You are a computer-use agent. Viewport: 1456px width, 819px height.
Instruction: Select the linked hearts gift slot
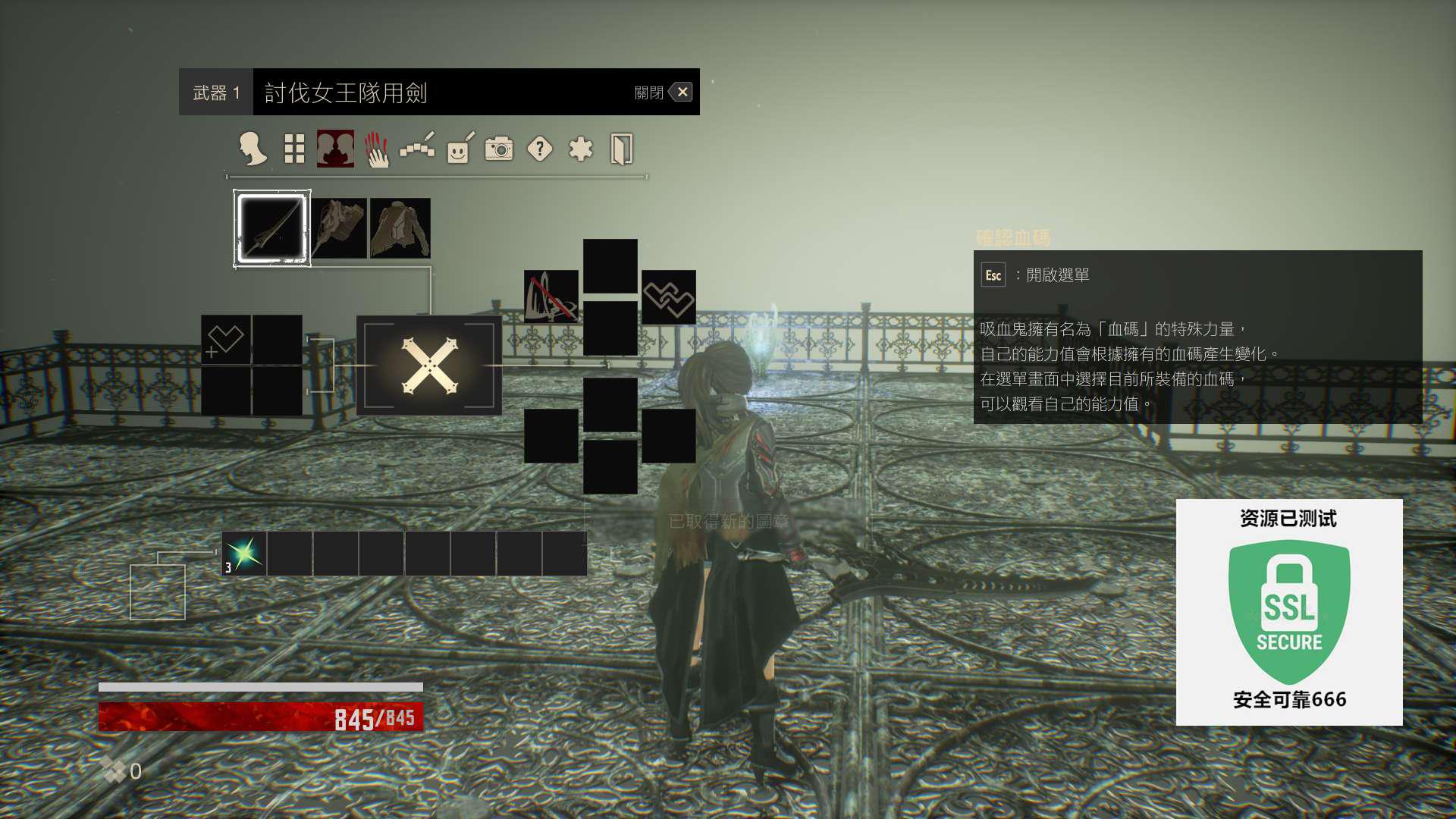668,297
